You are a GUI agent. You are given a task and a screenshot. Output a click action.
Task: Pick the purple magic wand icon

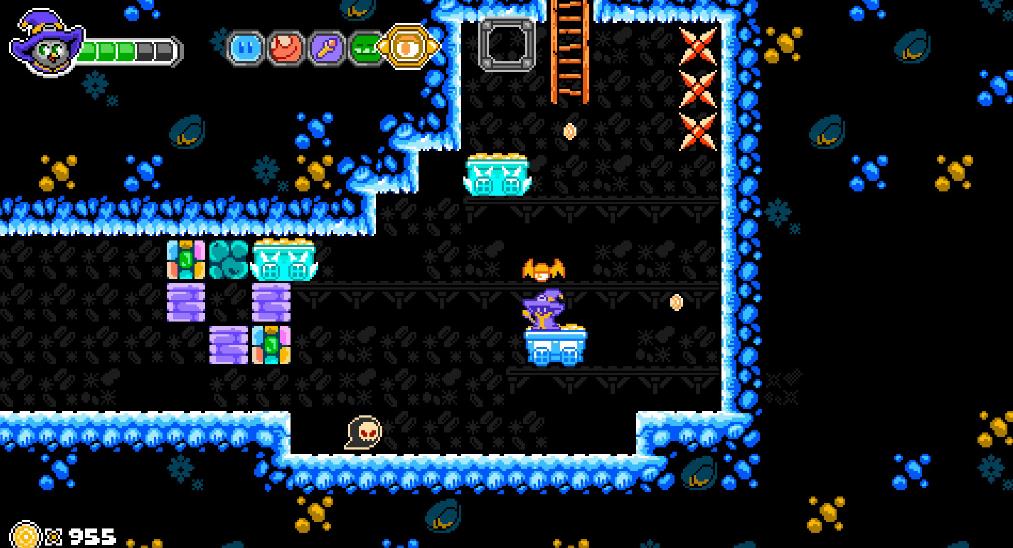point(326,47)
